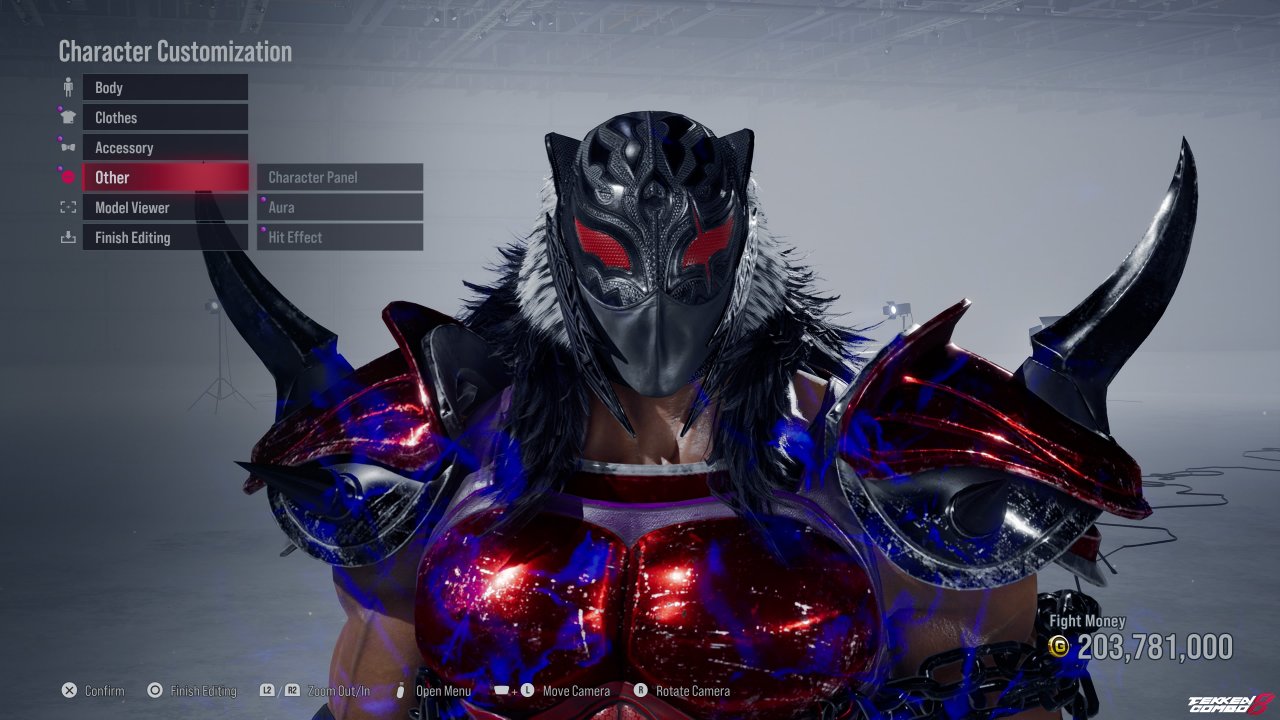Image resolution: width=1280 pixels, height=720 pixels.
Task: Open the Hit Effect option
Action: click(339, 237)
